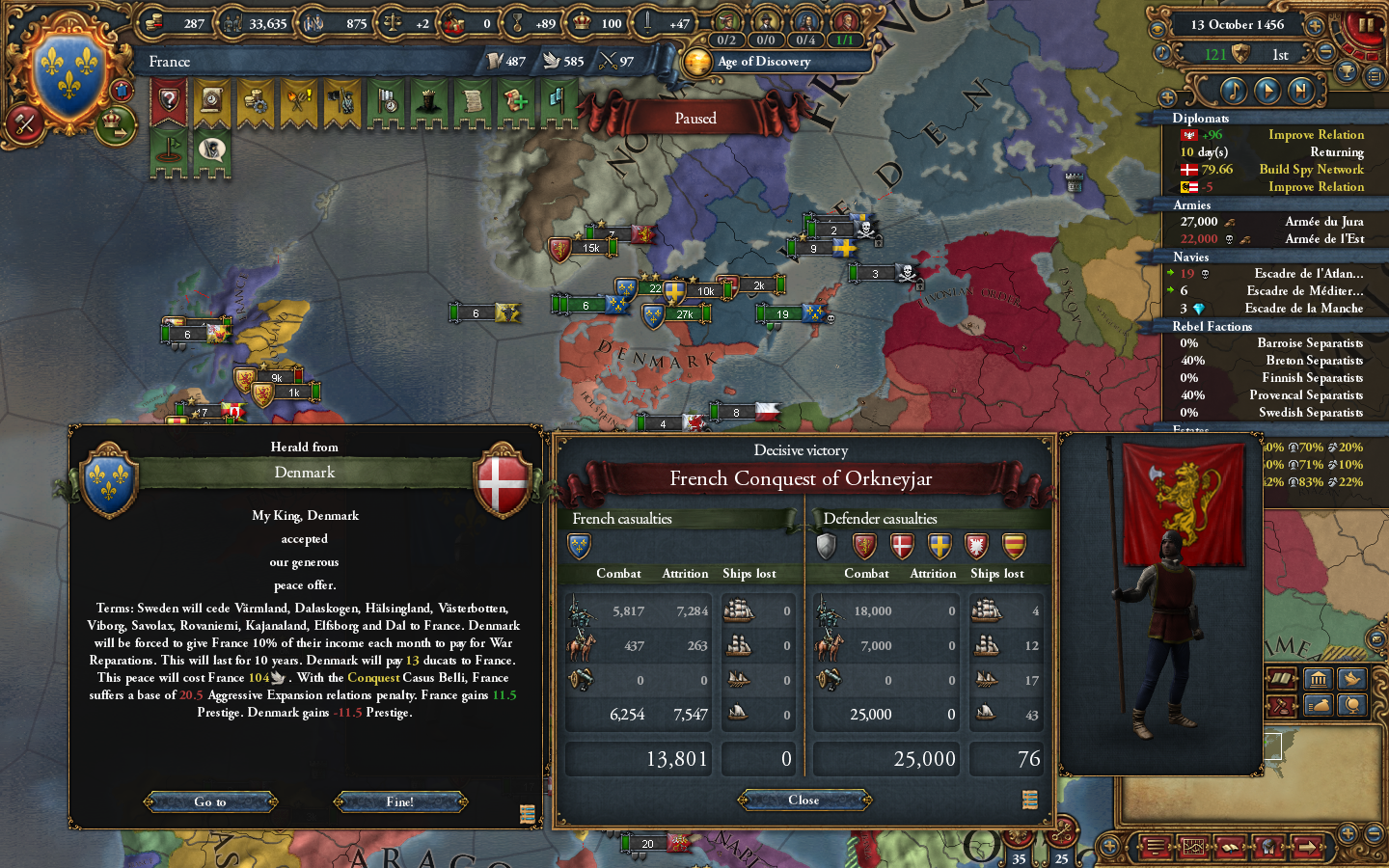This screenshot has height=868, width=1389.
Task: Close the French Conquest of Orkneyjar report
Action: click(803, 800)
